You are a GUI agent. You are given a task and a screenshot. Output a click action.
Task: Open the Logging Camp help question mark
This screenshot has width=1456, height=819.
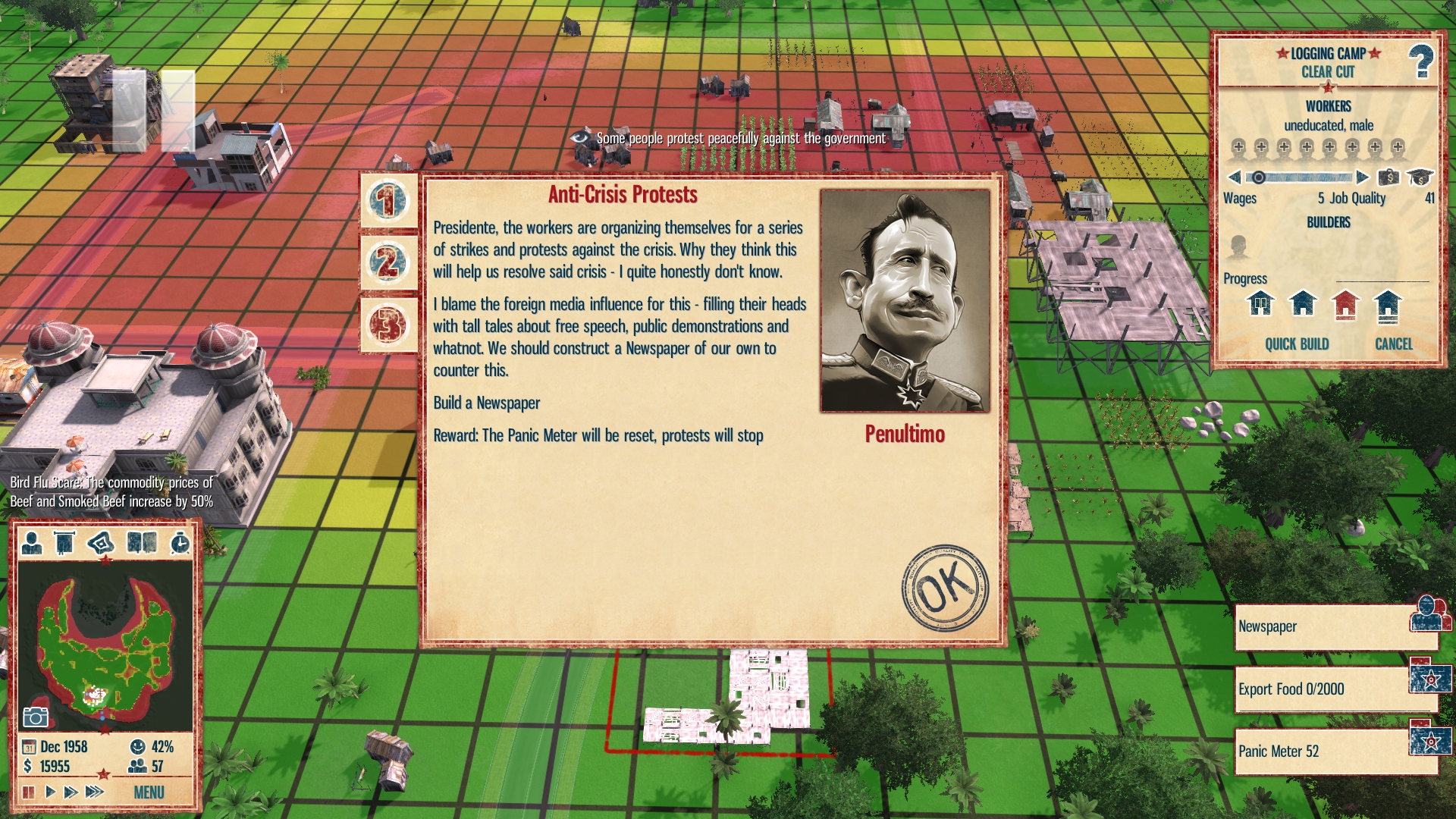(x=1420, y=61)
